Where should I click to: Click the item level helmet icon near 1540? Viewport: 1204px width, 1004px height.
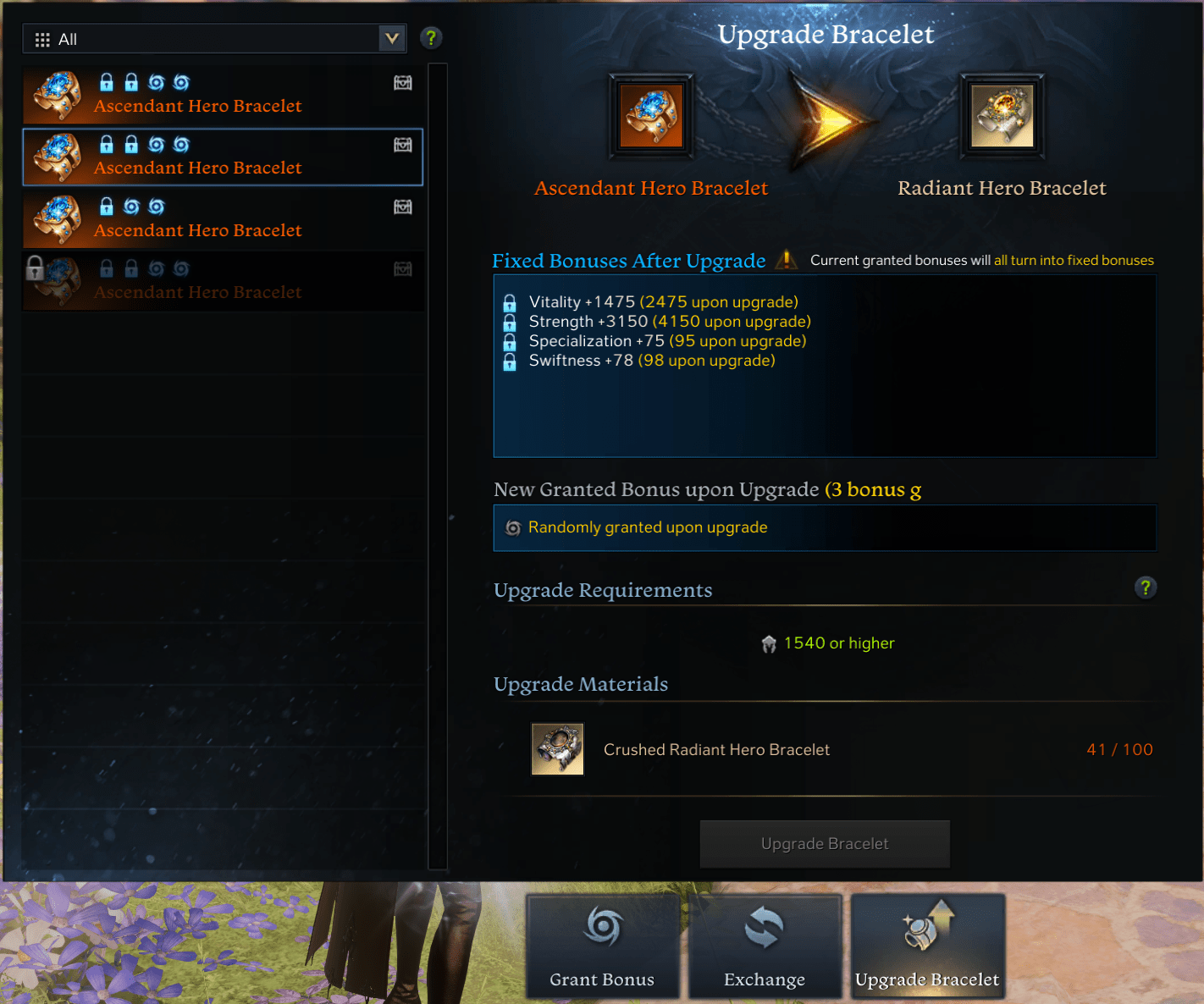coord(767,643)
